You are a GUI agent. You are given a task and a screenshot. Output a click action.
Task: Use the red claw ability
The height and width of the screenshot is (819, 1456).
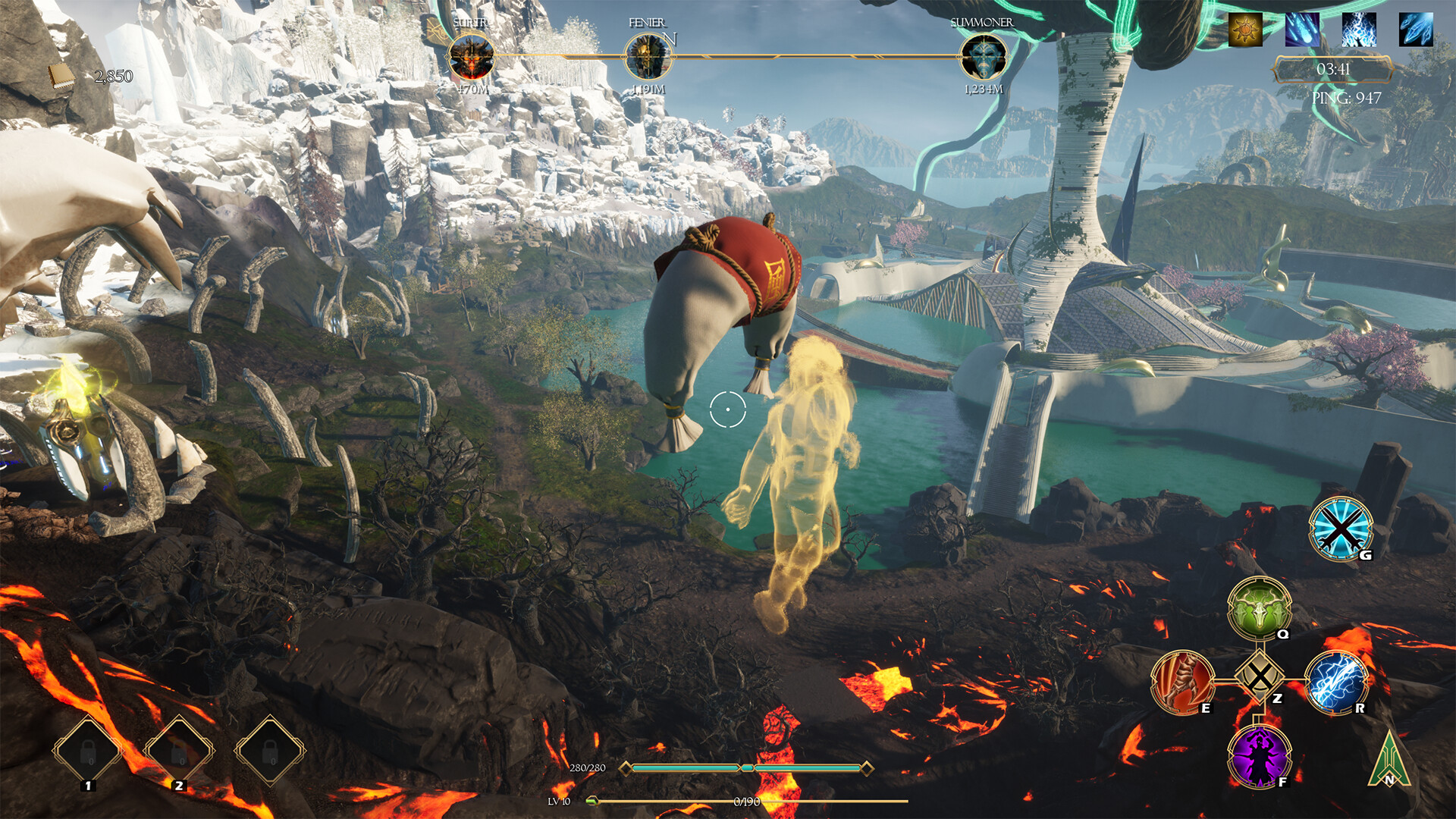(1181, 682)
